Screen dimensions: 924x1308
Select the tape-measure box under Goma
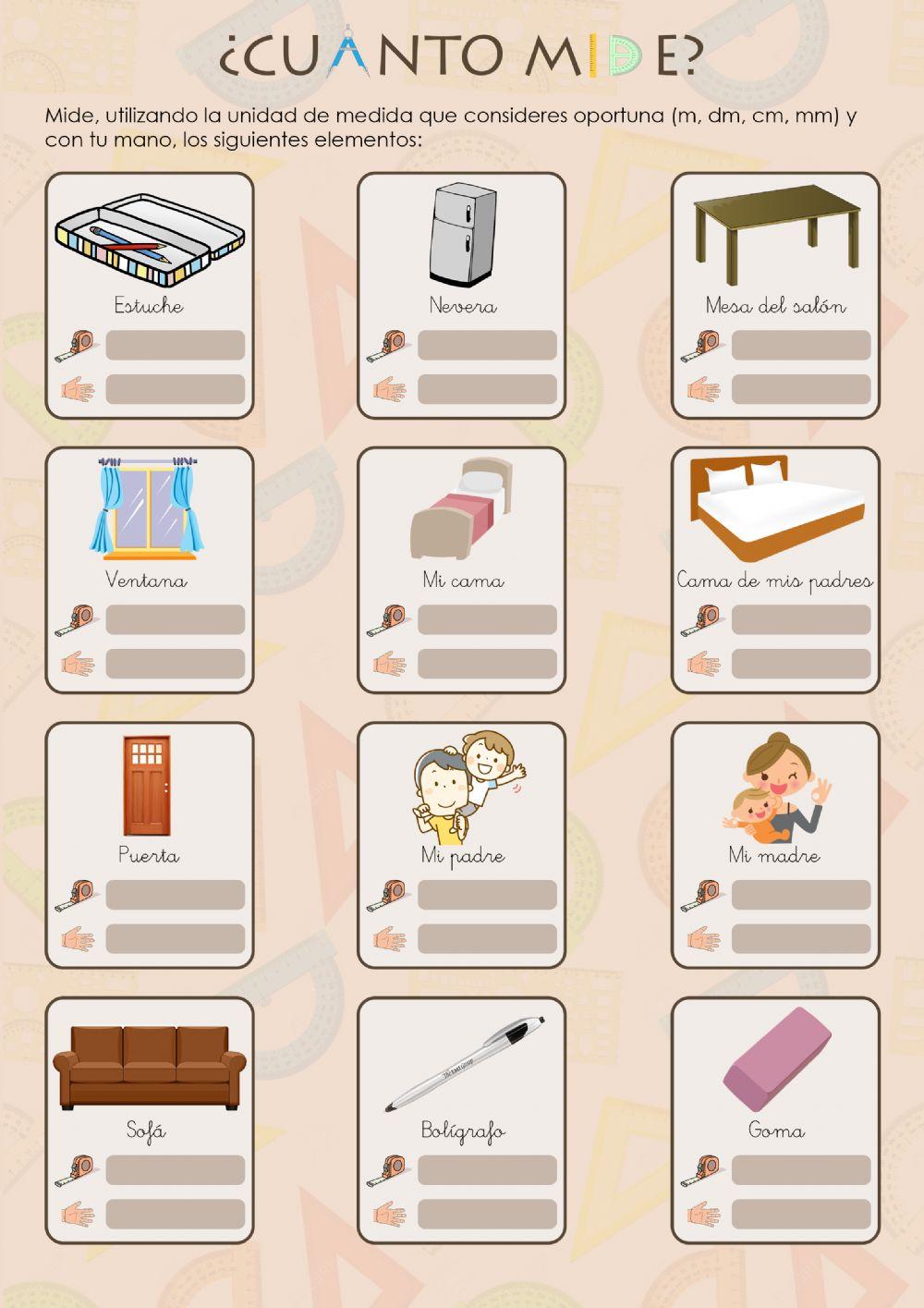click(801, 1169)
